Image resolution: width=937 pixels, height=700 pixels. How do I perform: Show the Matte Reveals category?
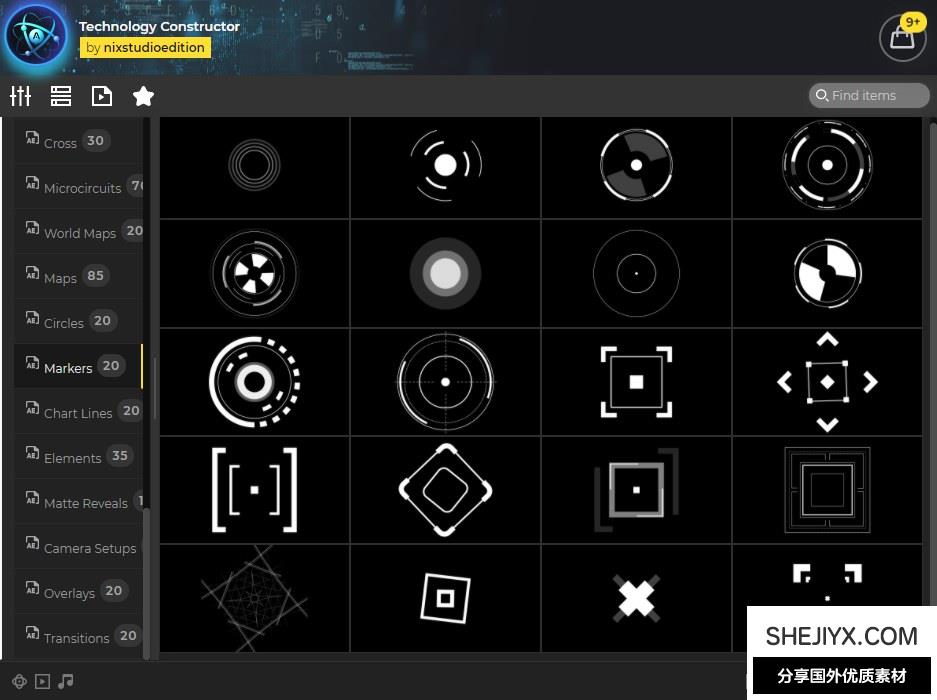[85, 502]
